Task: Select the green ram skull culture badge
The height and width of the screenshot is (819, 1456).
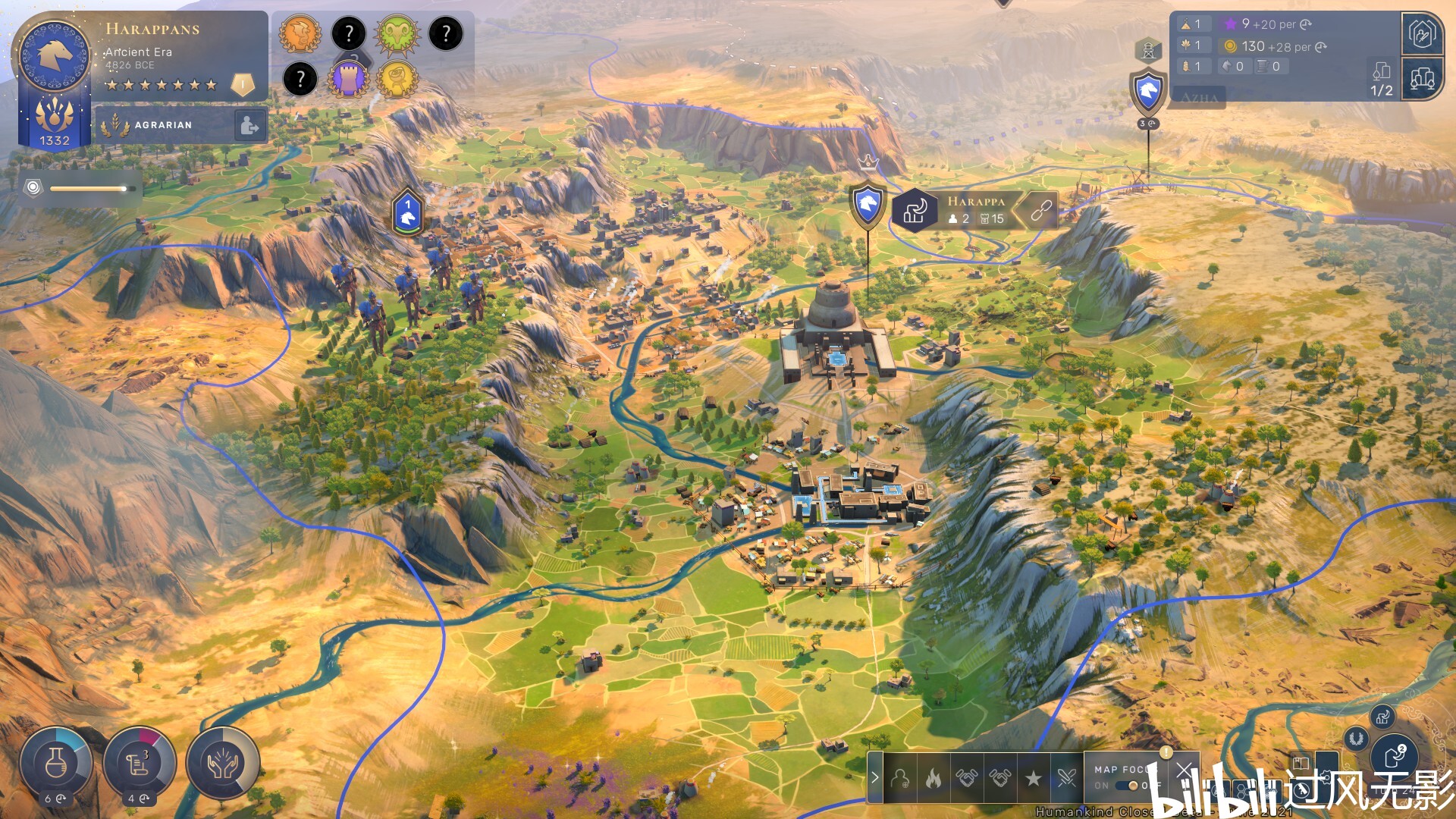Action: coord(397,34)
